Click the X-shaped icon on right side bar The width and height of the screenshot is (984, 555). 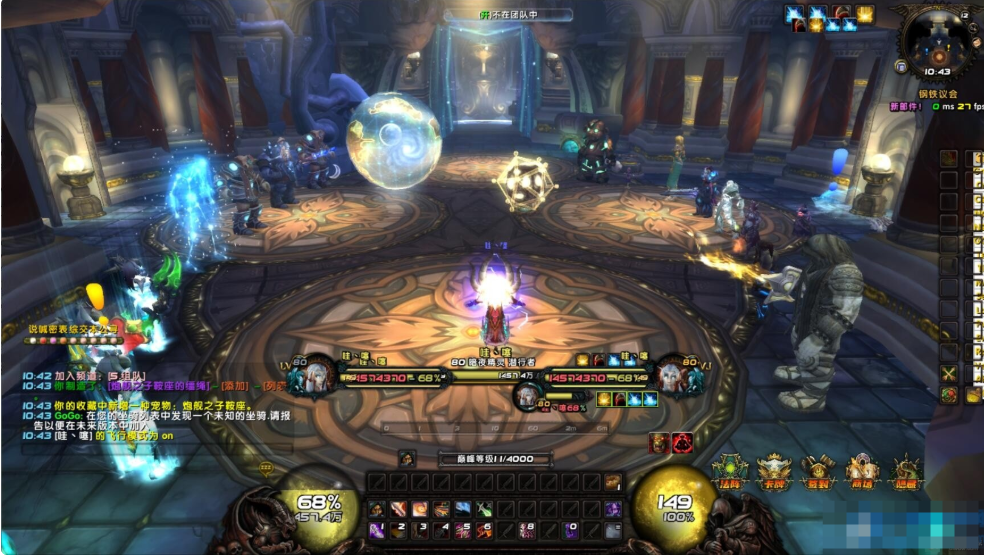click(949, 373)
